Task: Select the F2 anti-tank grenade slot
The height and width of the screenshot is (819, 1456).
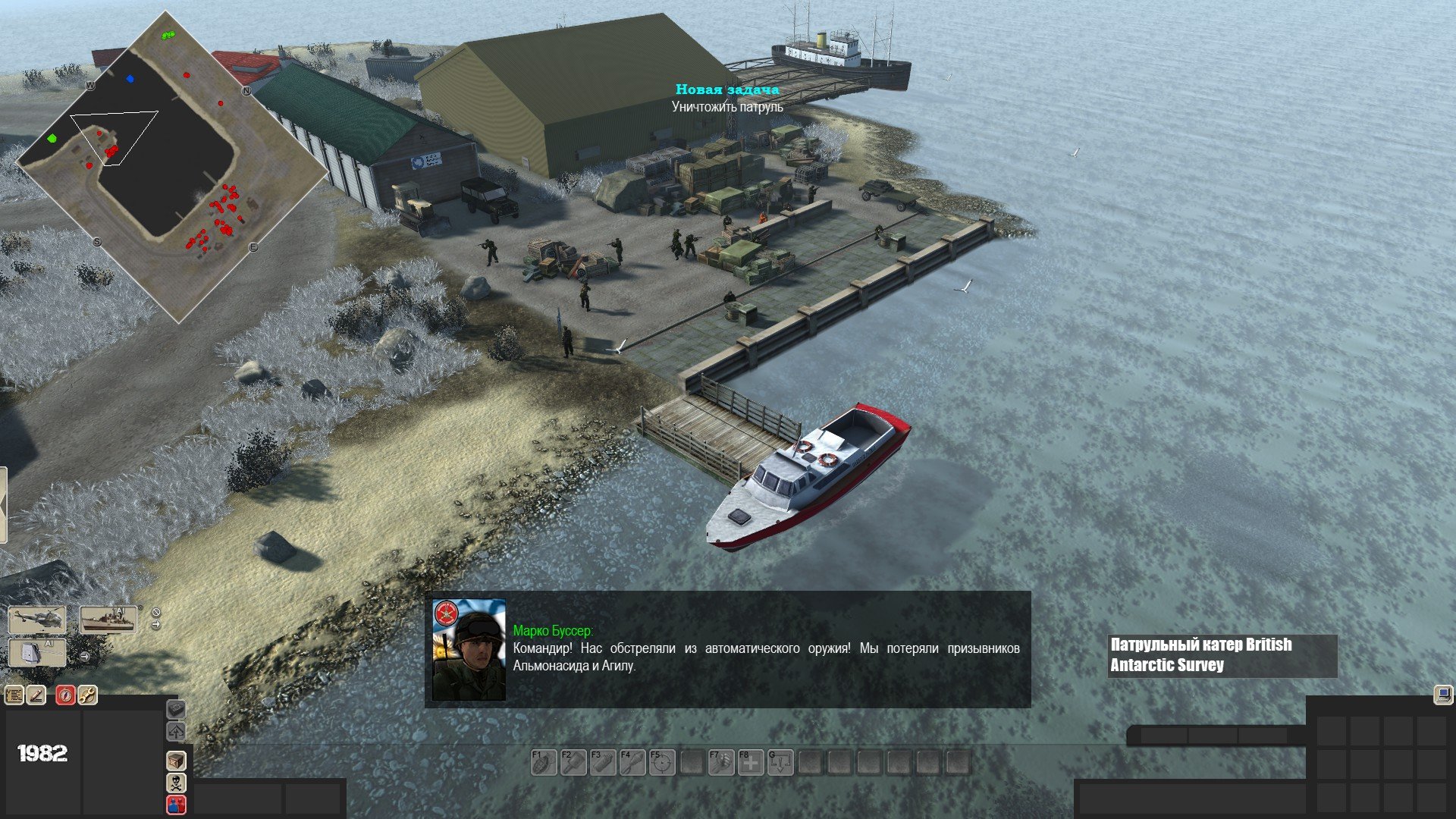Action: point(573,762)
